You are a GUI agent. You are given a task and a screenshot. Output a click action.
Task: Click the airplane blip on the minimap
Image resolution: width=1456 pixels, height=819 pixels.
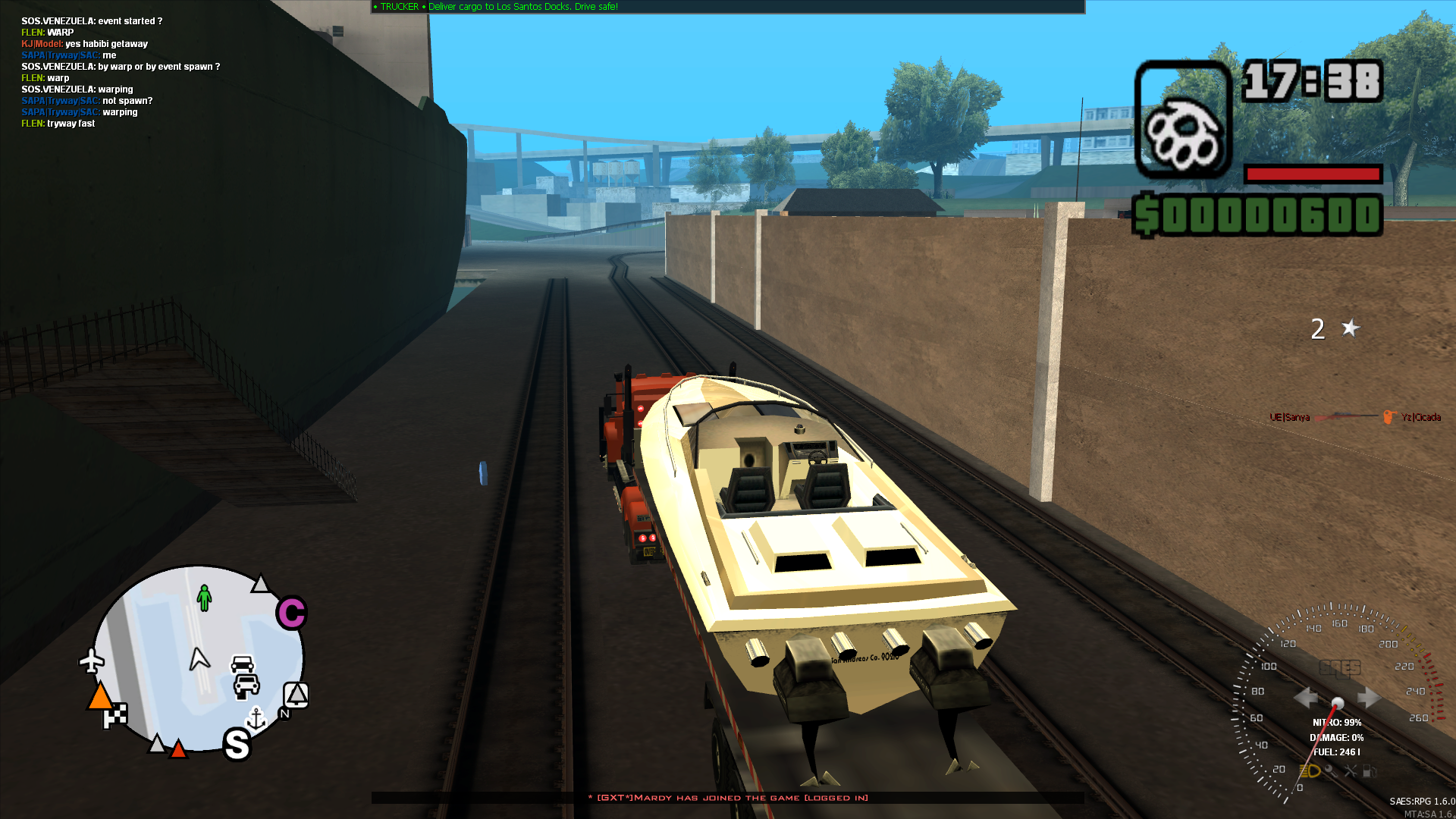point(91,661)
